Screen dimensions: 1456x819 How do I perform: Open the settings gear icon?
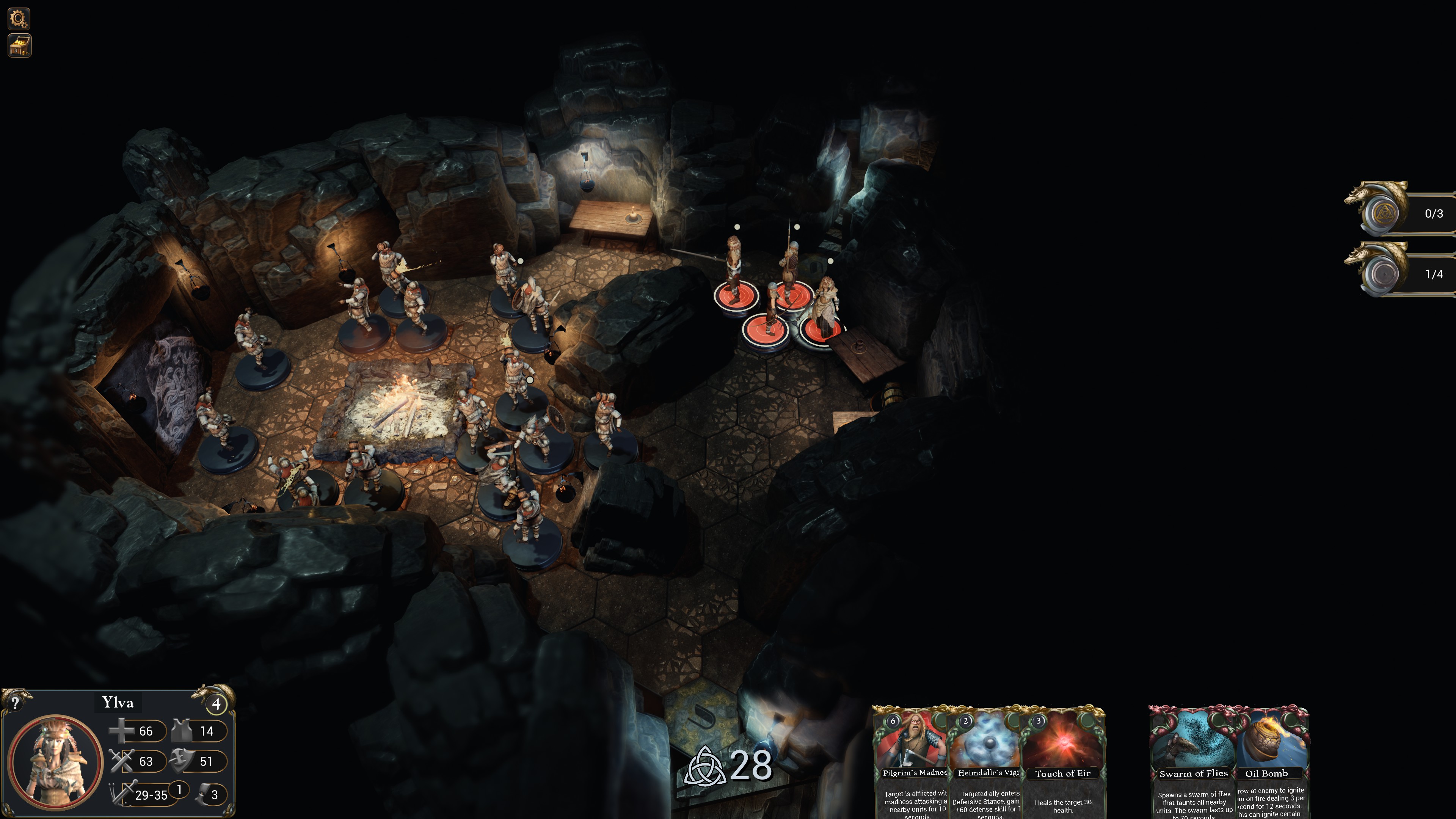[19, 19]
